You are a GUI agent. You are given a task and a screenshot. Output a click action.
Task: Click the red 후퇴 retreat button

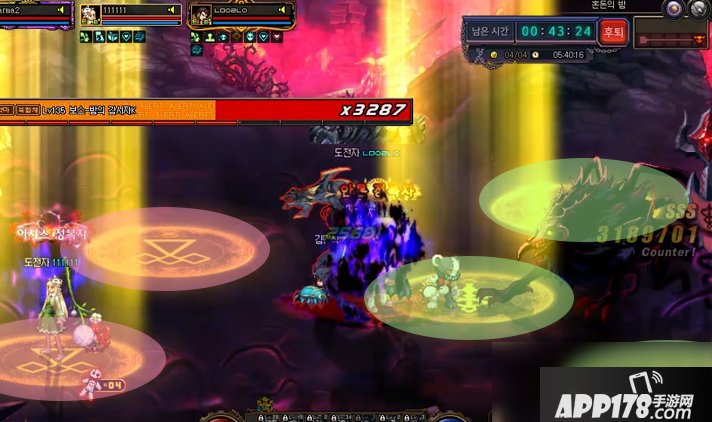click(612, 32)
